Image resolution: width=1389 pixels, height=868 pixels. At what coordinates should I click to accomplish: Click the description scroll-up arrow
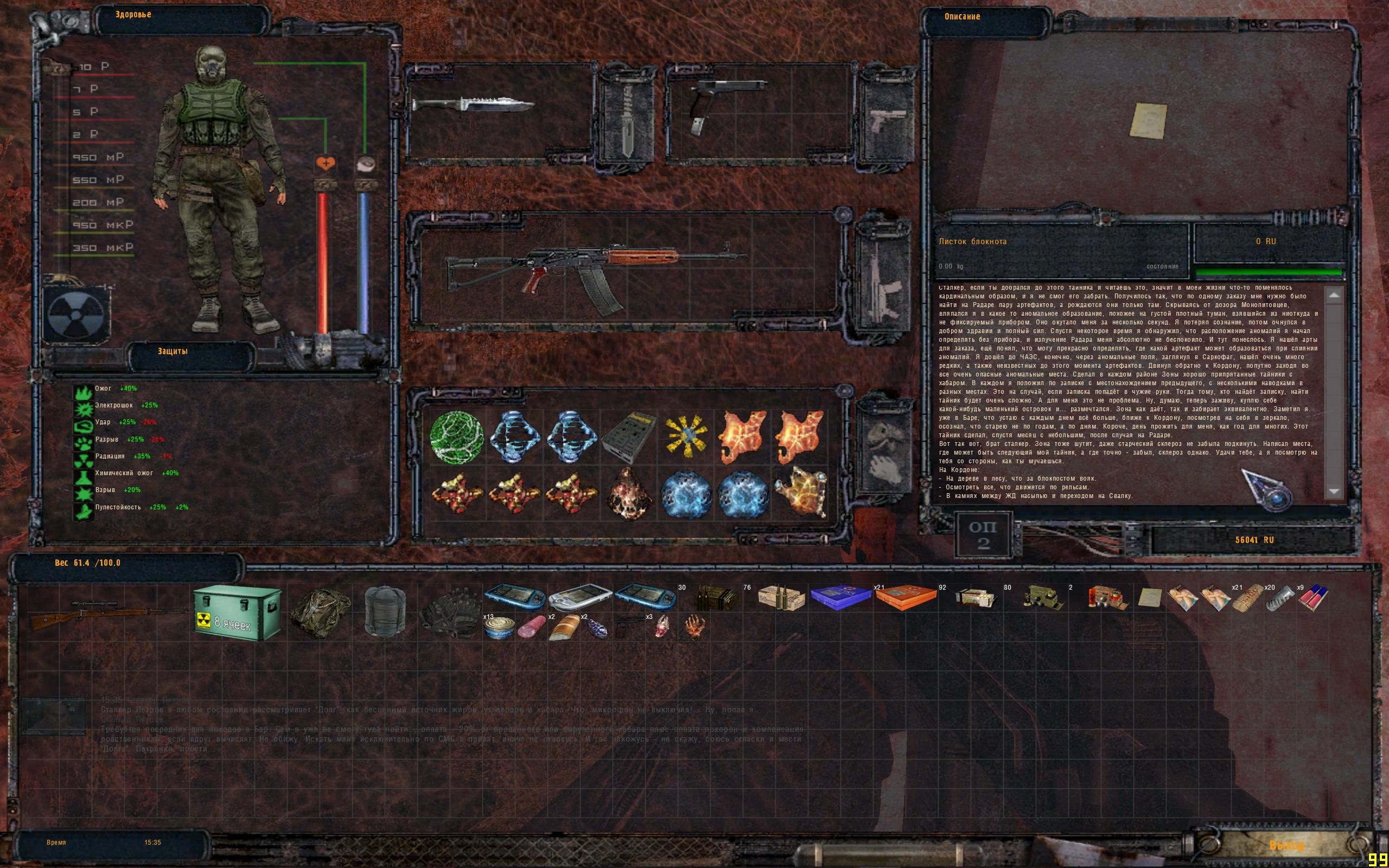(1334, 295)
